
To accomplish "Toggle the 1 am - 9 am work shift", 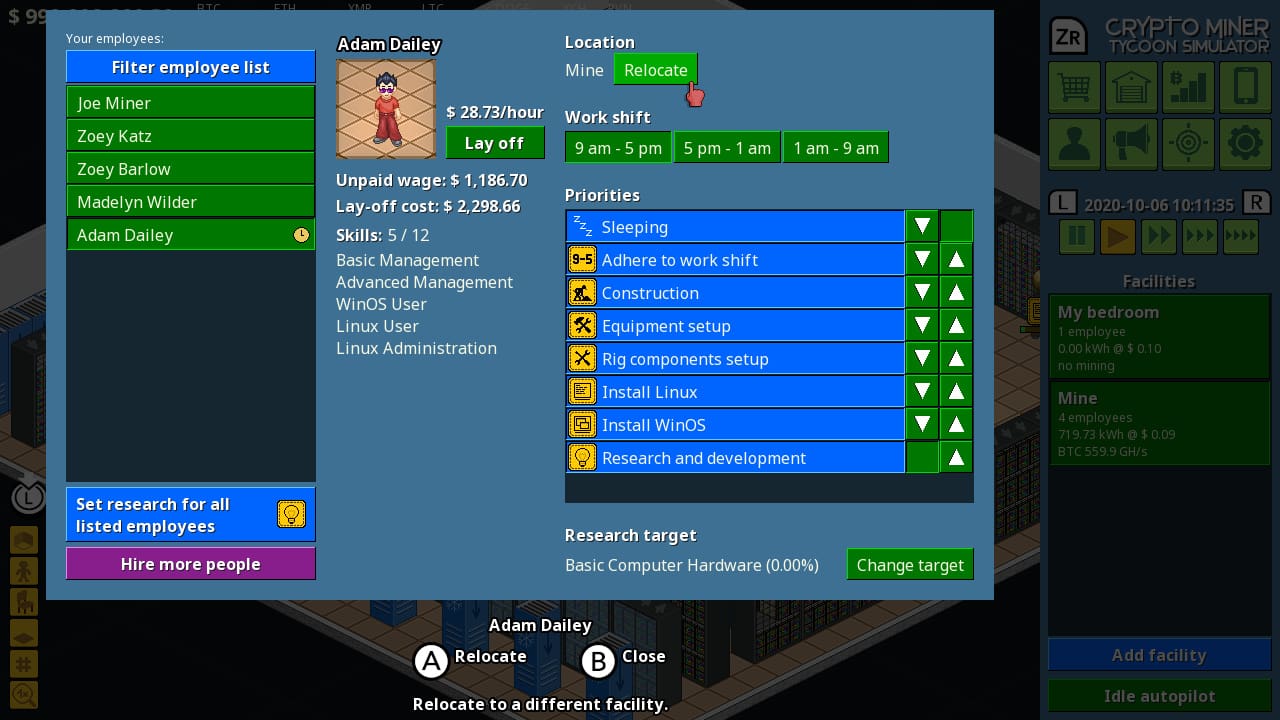I will pyautogui.click(x=836, y=147).
